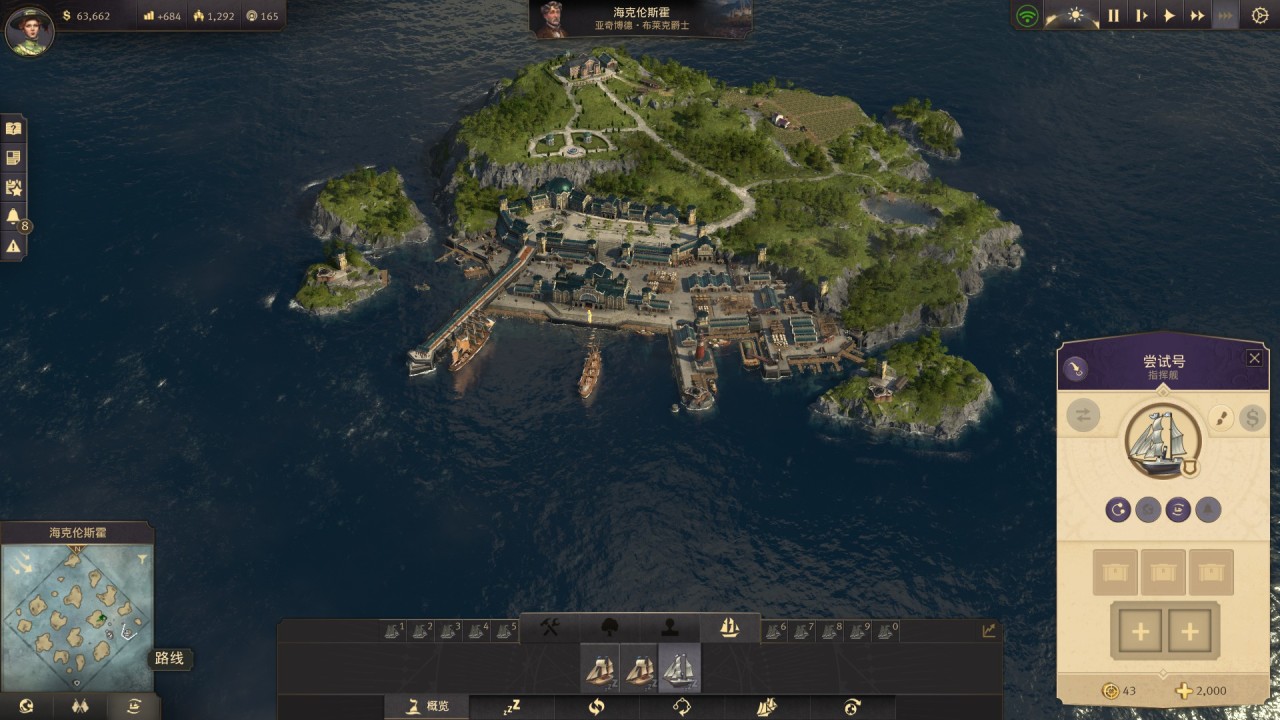Image resolution: width=1280 pixels, height=720 pixels.
Task: Select the white-sailed flagship in ship list
Action: pos(679,668)
